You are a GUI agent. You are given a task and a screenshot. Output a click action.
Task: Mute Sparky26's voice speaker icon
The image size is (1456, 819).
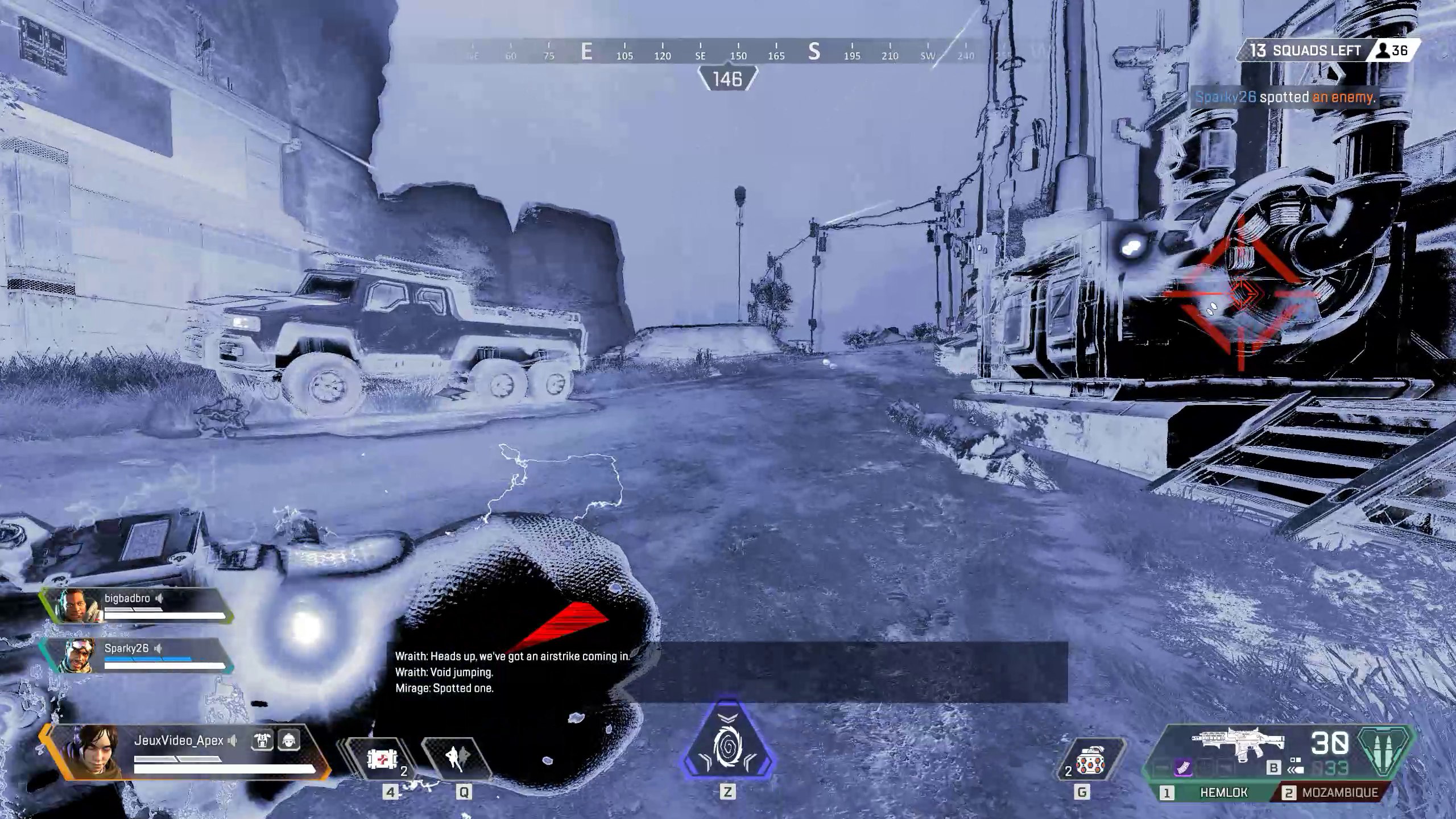tap(158, 647)
